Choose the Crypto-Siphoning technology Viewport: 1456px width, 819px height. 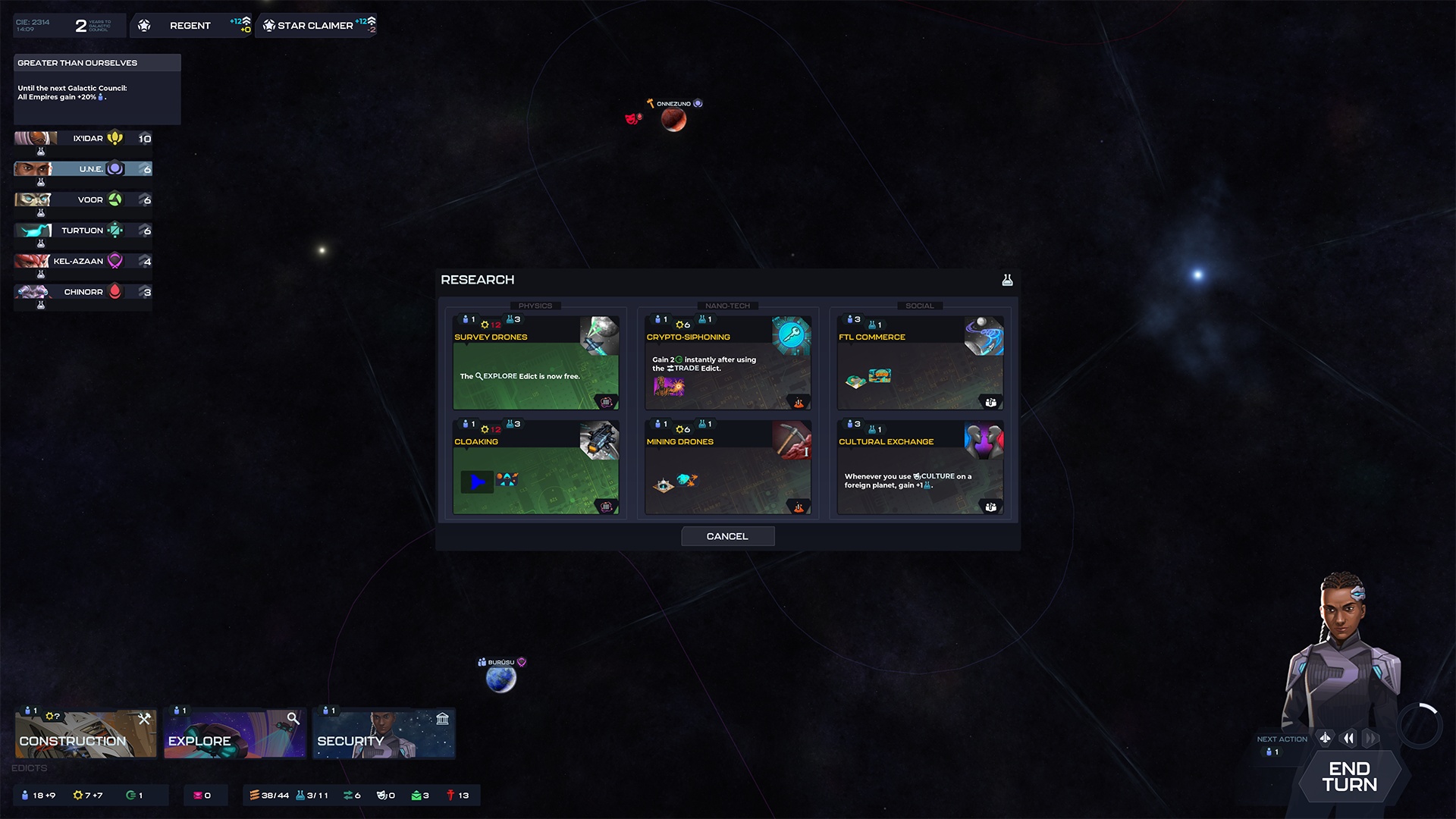pos(727,362)
